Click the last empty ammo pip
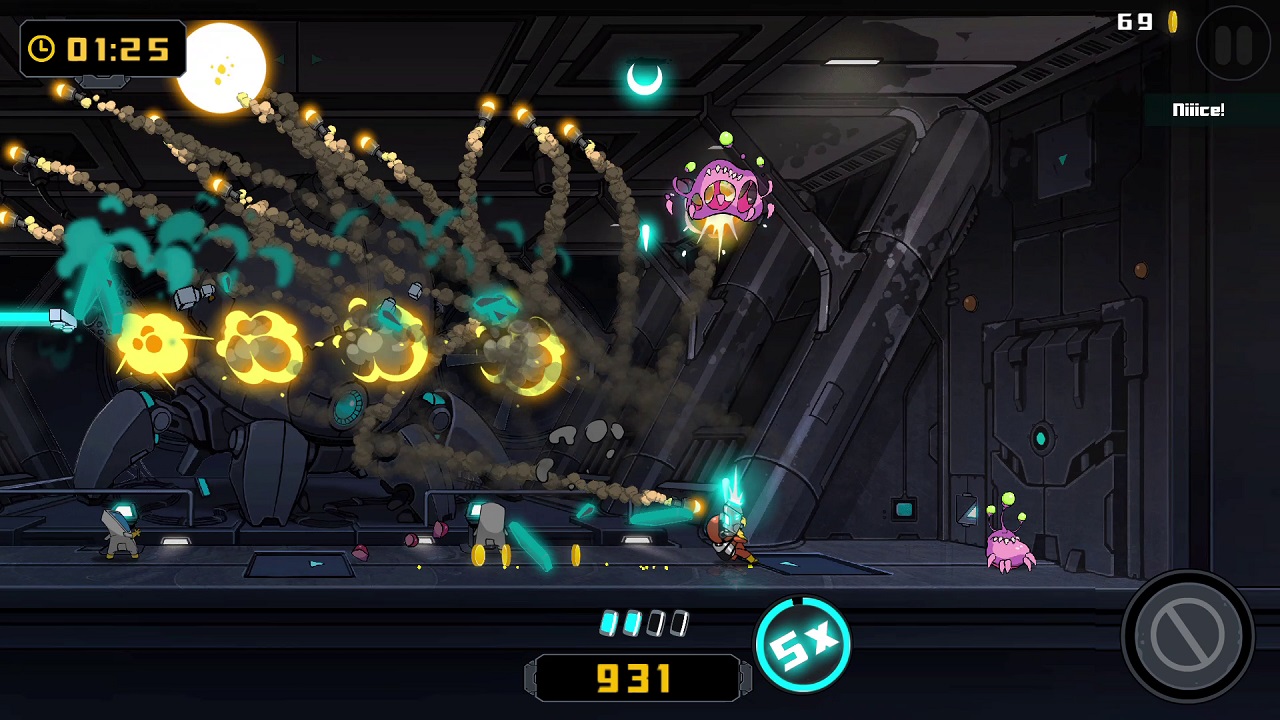 (679, 622)
